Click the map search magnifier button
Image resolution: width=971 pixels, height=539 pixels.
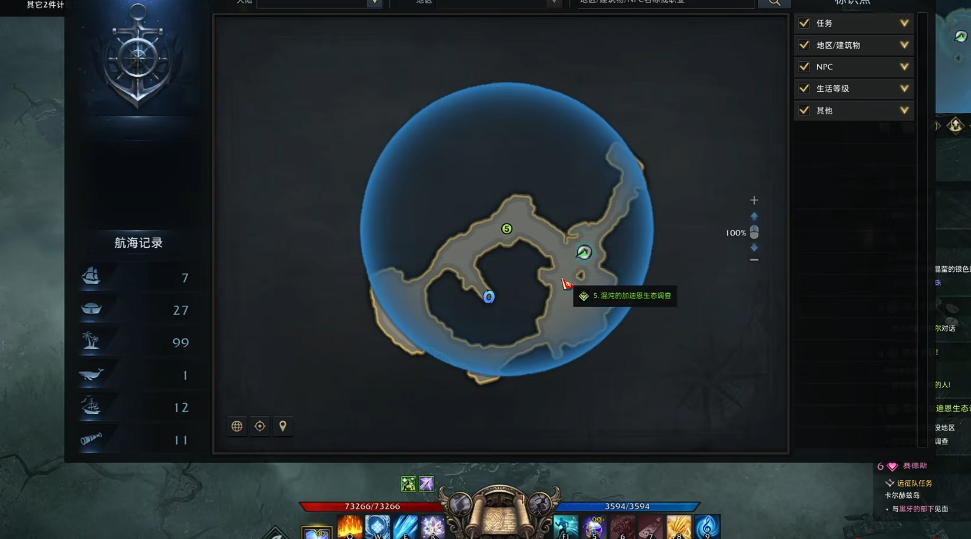(774, 3)
